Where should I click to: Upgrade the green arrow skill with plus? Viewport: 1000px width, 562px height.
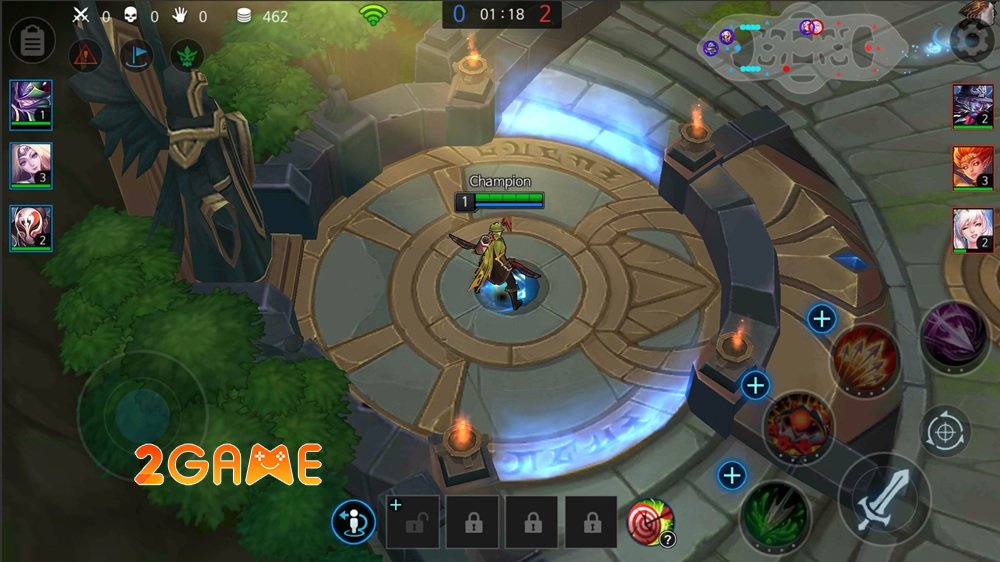733,475
